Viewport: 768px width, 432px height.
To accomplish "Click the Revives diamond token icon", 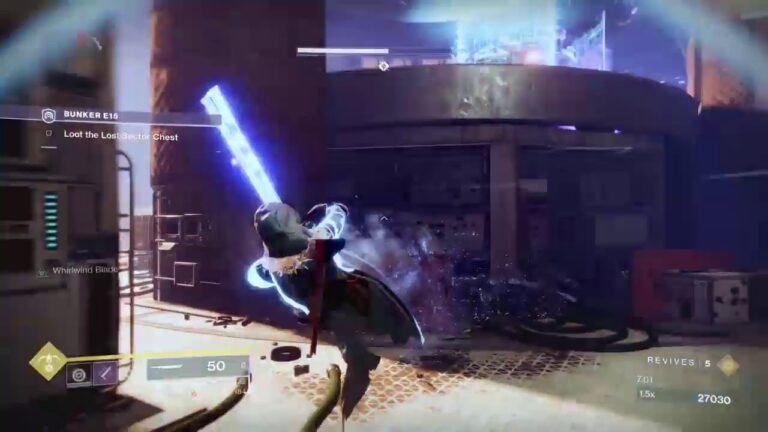I will [727, 364].
